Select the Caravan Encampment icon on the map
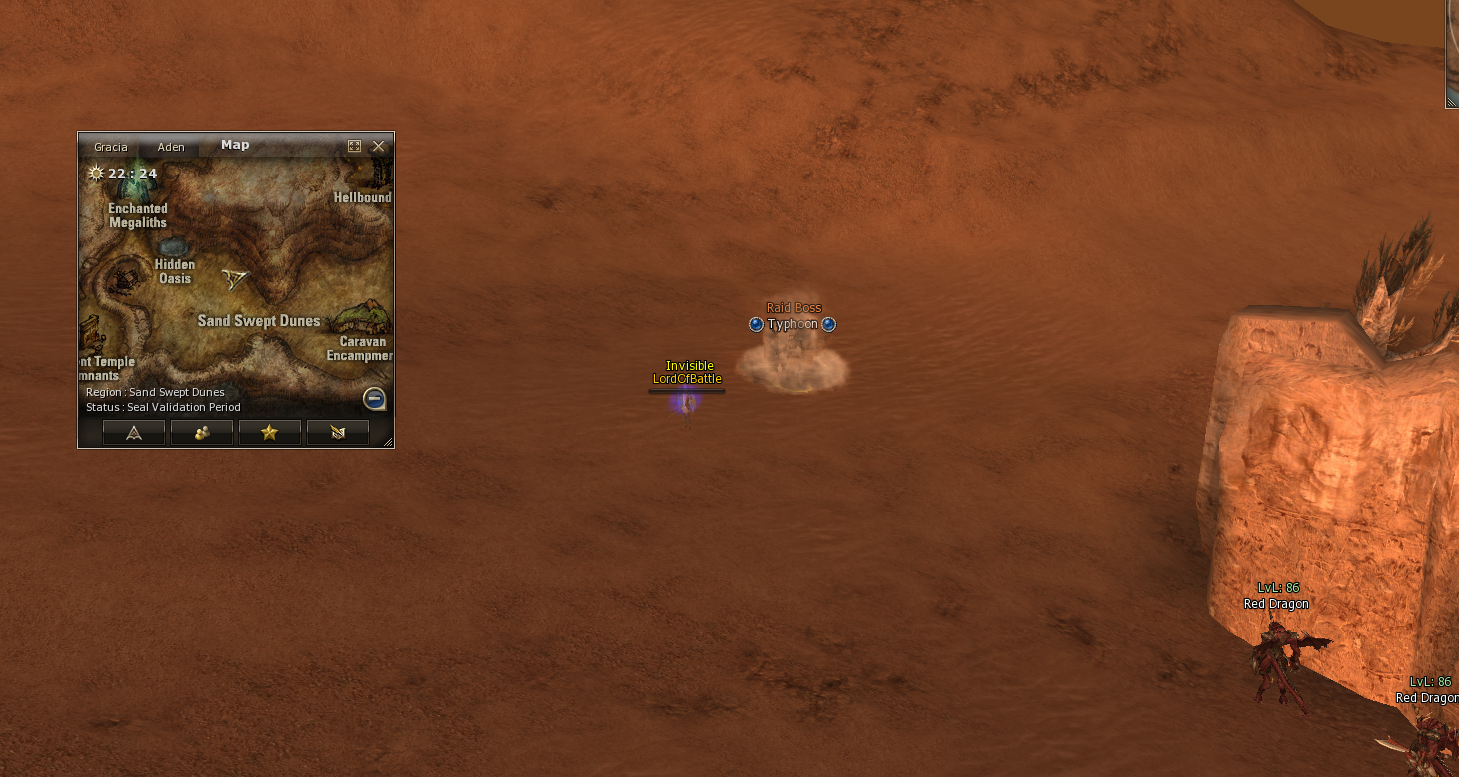 click(x=358, y=318)
